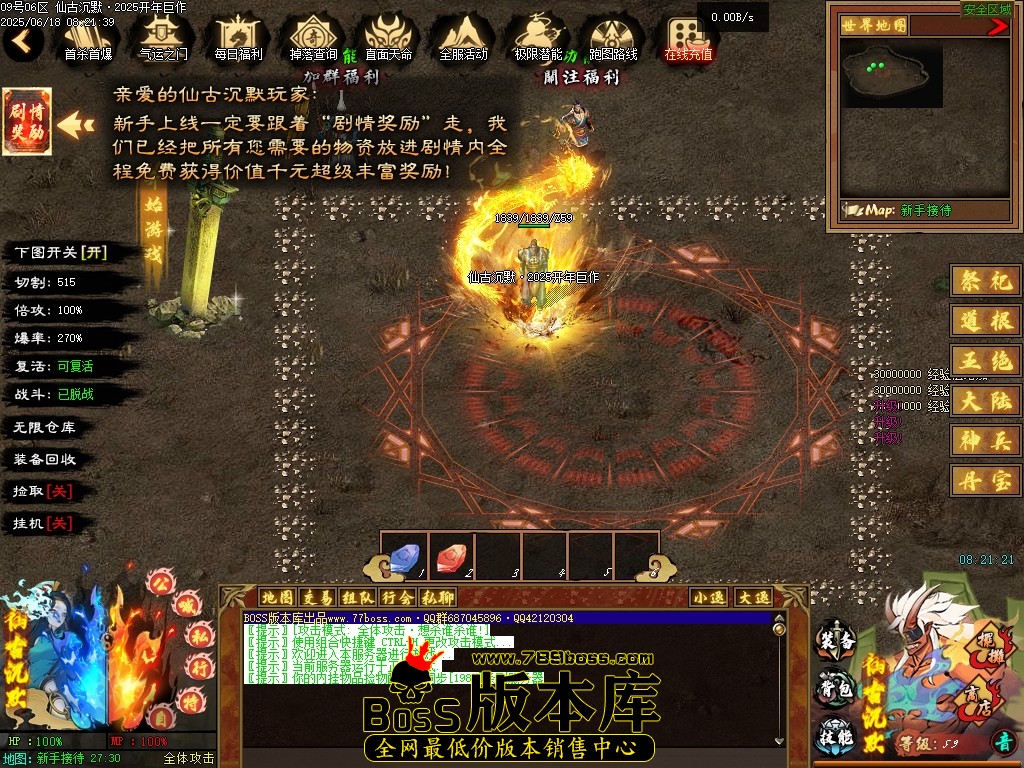Switch chat to the 行会 guild tab

tap(397, 597)
